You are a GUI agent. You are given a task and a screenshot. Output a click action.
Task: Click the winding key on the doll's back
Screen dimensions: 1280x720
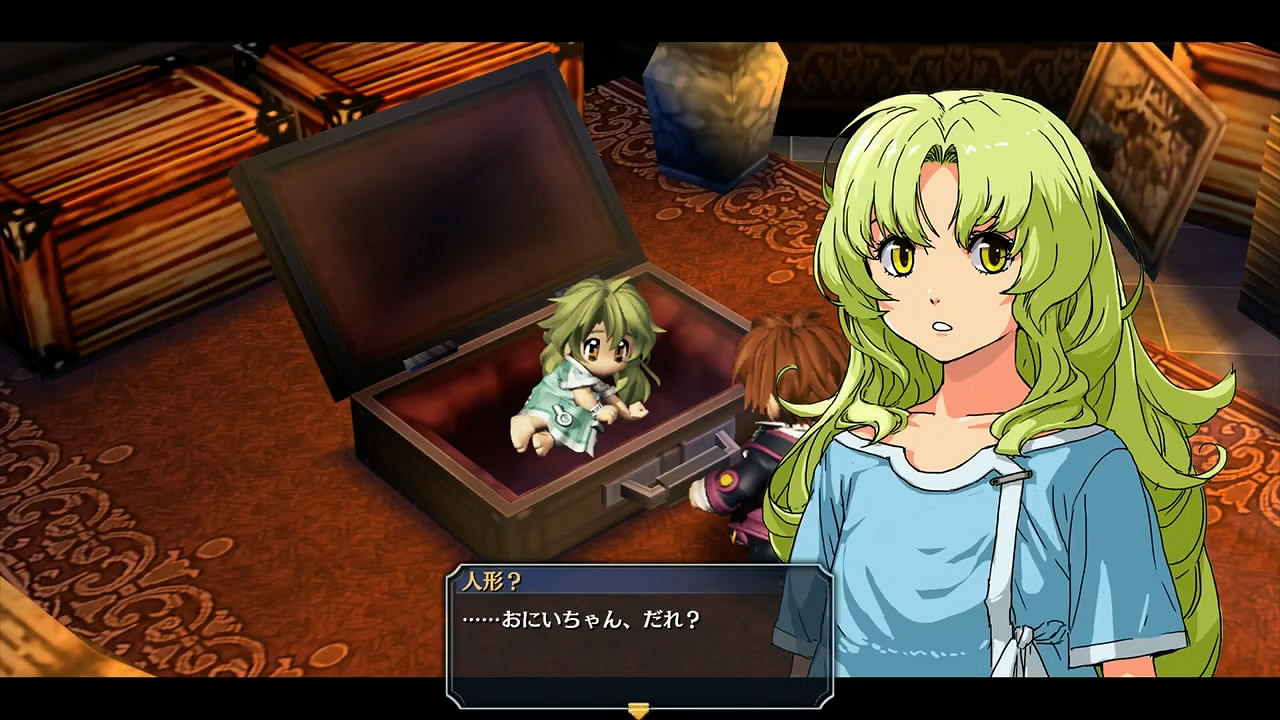tap(564, 417)
